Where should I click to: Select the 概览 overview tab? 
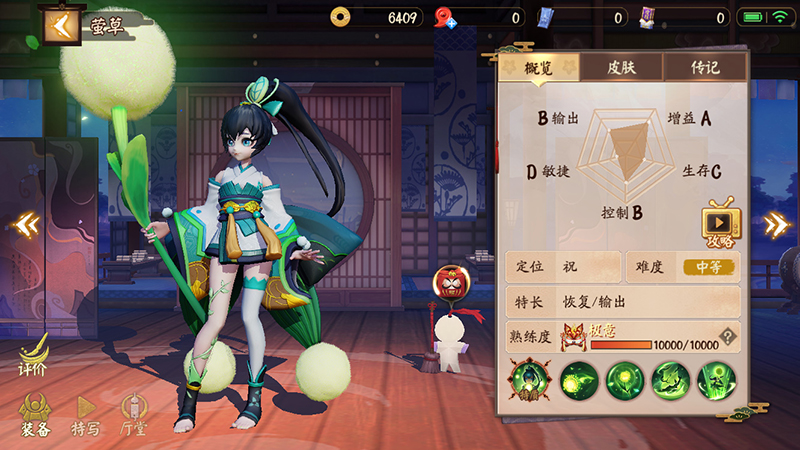538,67
